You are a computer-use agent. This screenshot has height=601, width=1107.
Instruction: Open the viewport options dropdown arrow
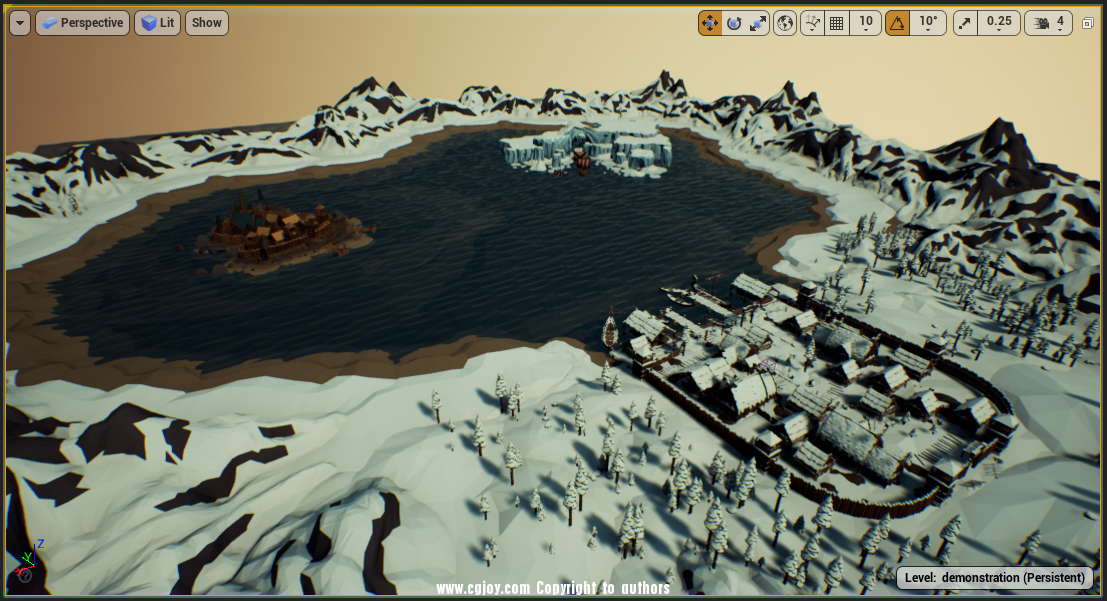click(20, 23)
